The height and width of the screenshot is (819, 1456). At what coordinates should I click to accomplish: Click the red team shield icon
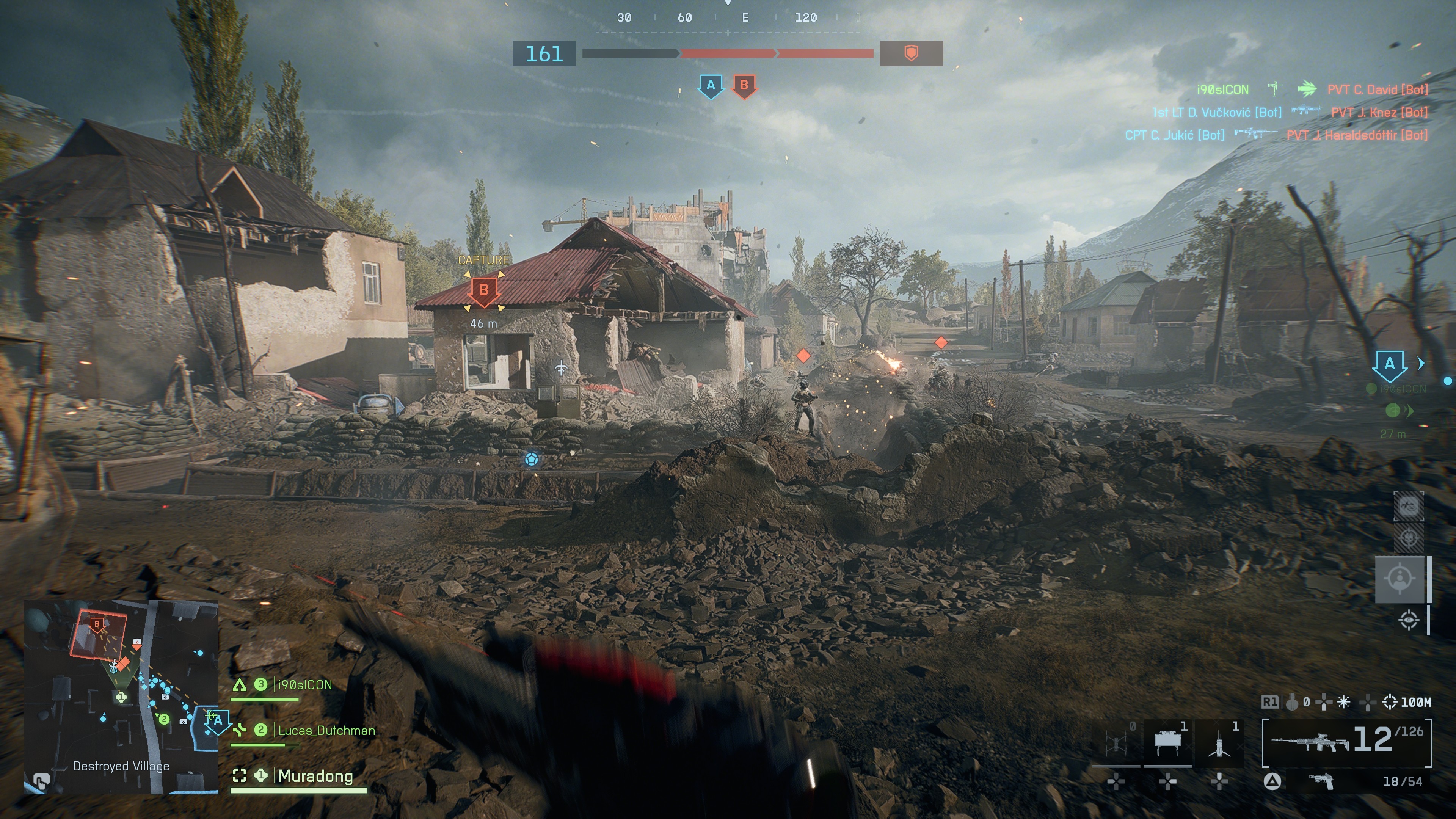[910, 54]
